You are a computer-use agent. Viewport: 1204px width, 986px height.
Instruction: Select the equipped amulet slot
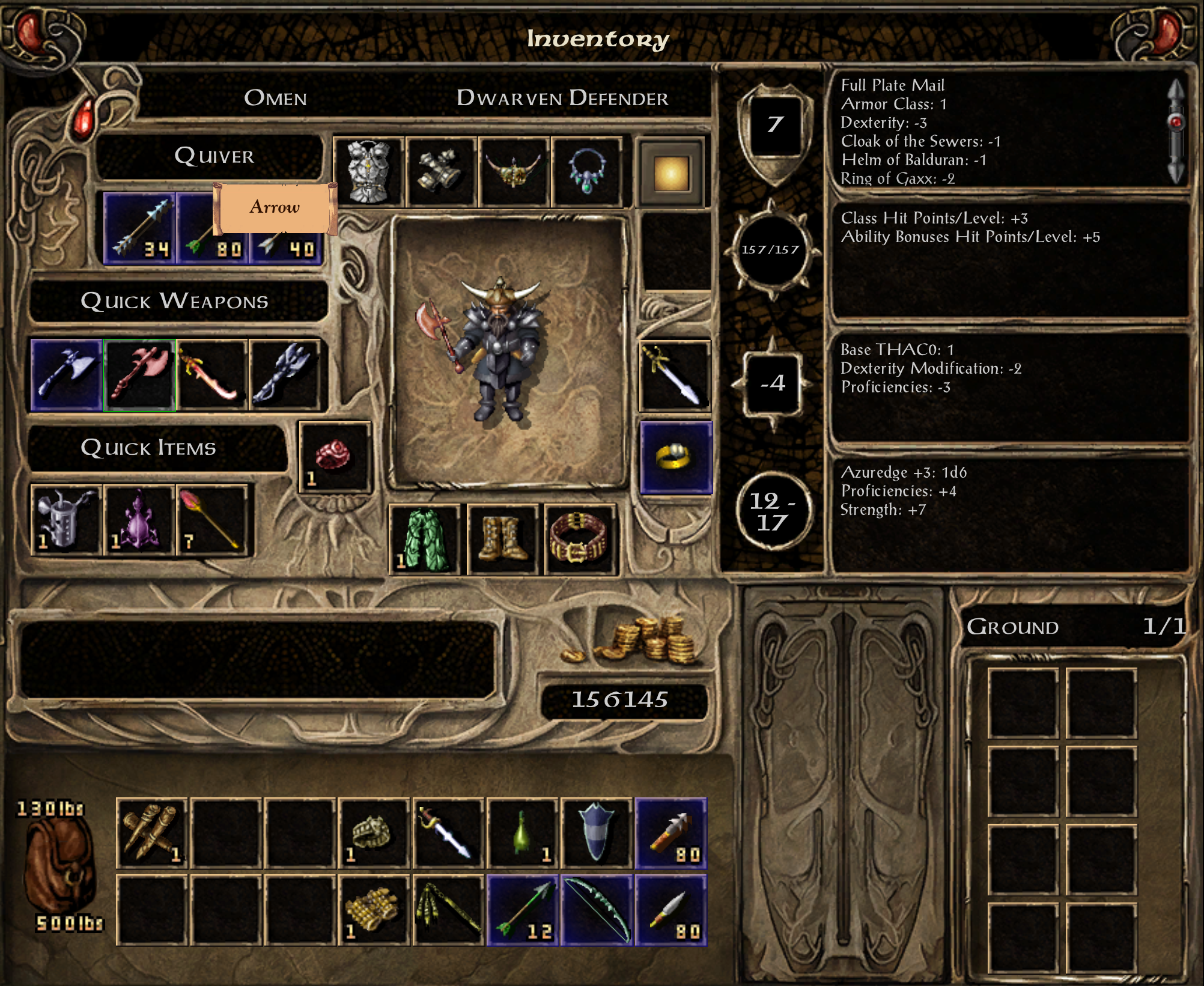click(x=586, y=172)
